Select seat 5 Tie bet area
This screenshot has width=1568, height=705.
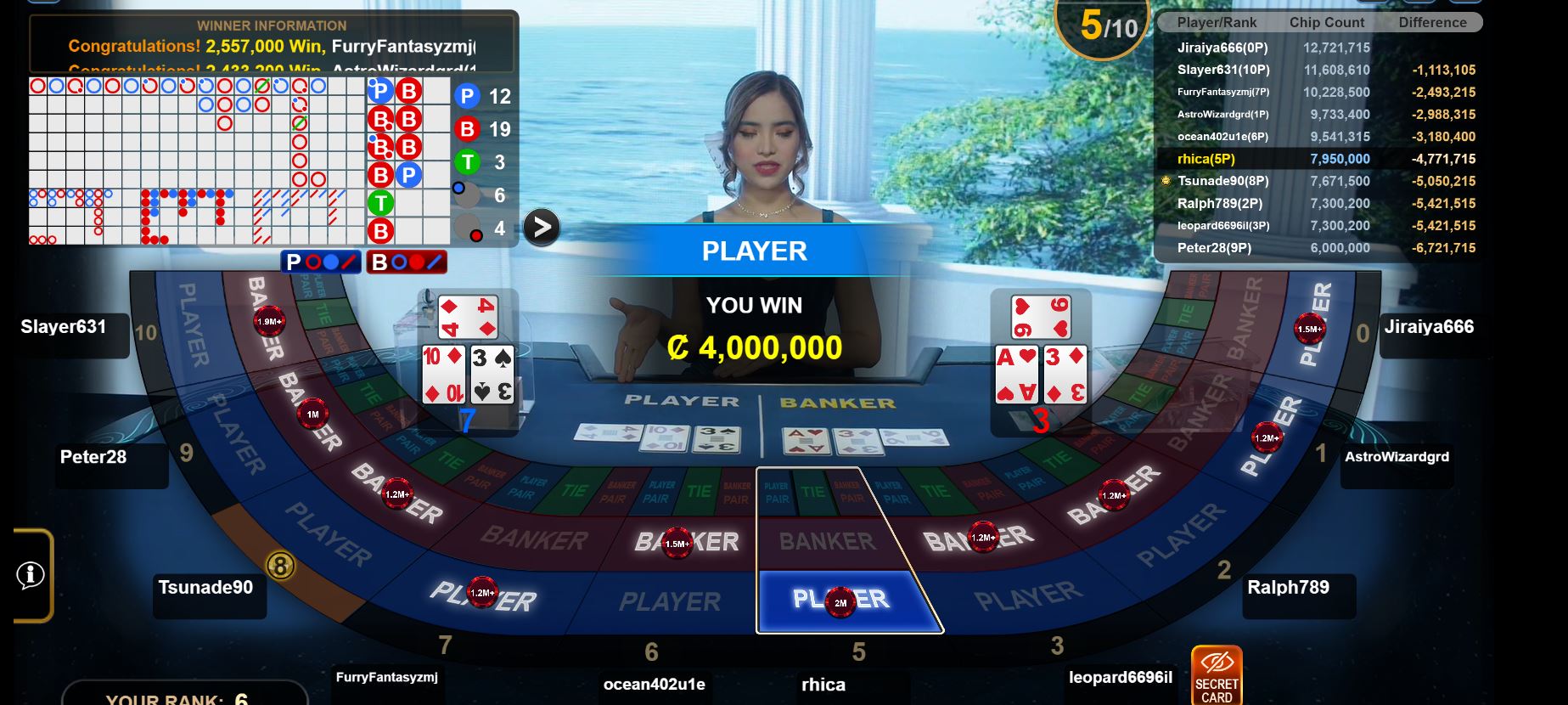(x=813, y=492)
